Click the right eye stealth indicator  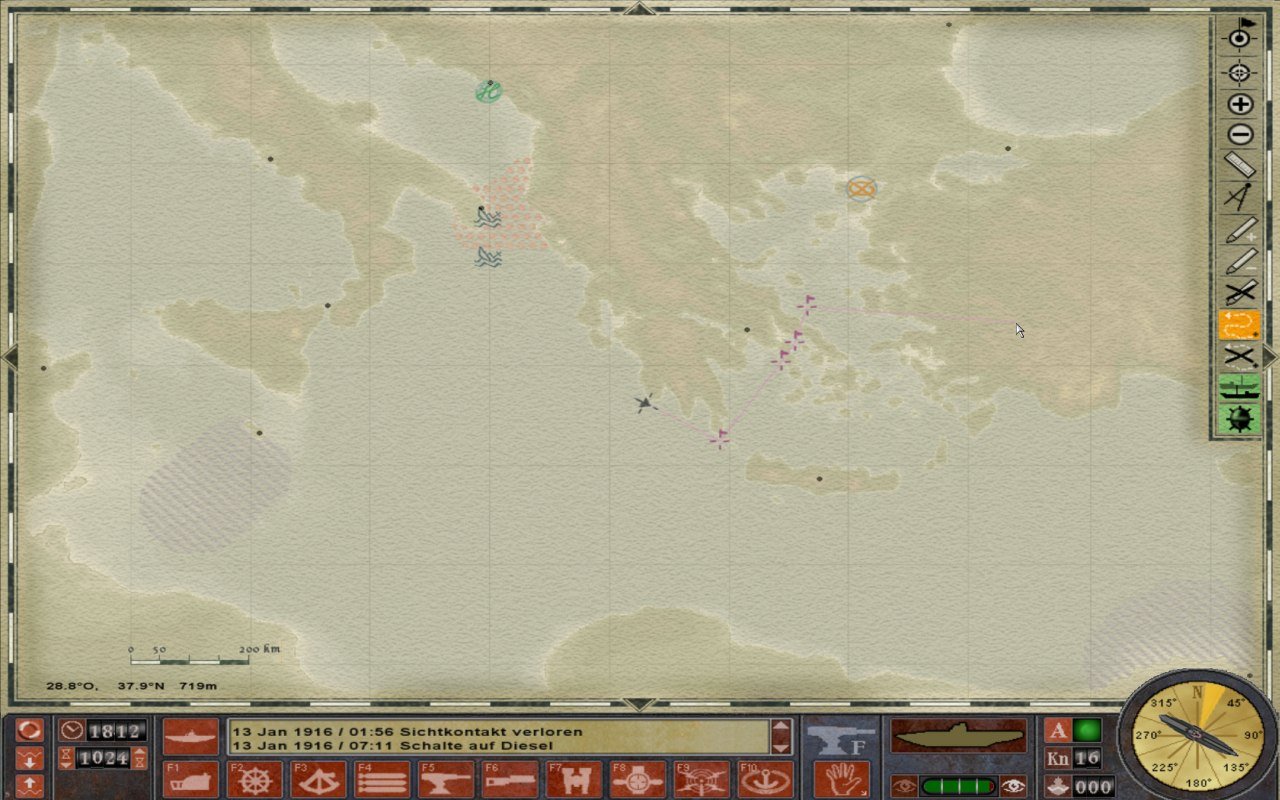[x=1014, y=785]
